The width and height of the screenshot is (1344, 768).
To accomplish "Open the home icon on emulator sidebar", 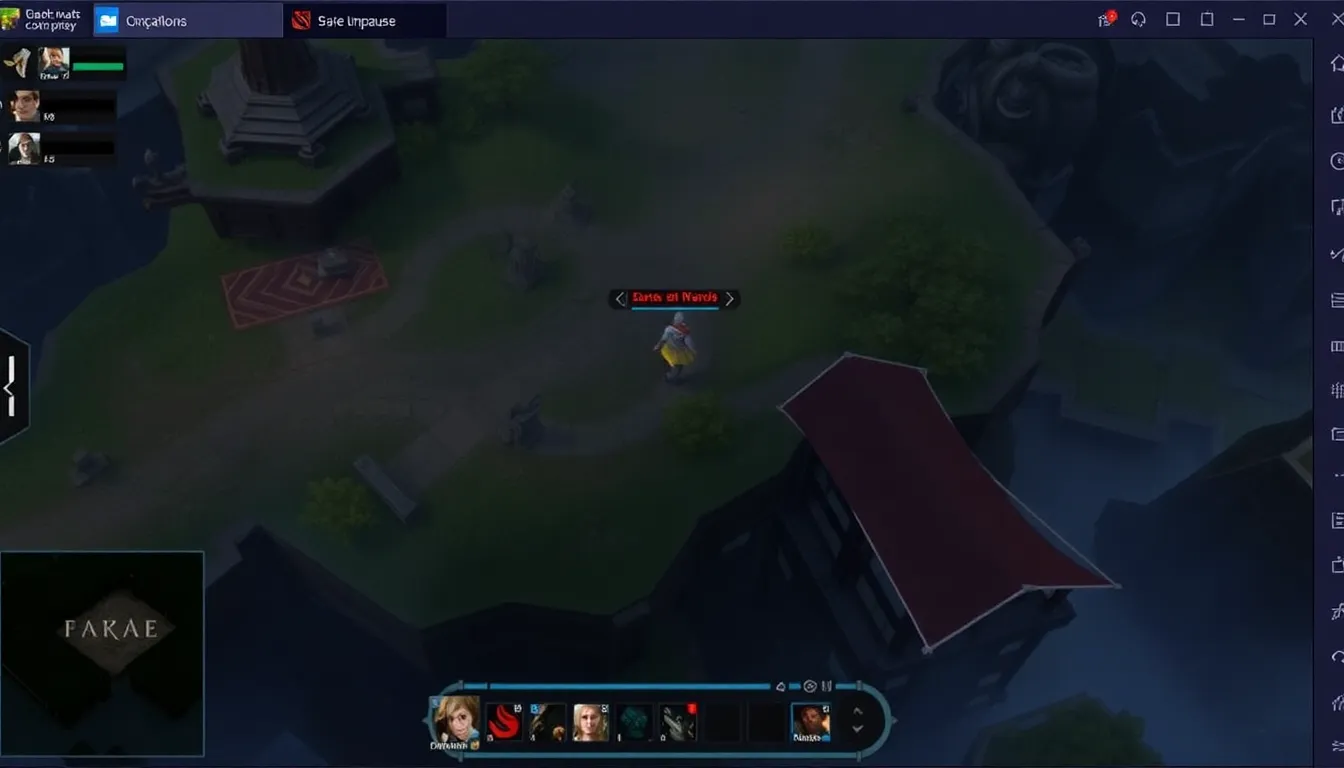I will (x=1337, y=62).
